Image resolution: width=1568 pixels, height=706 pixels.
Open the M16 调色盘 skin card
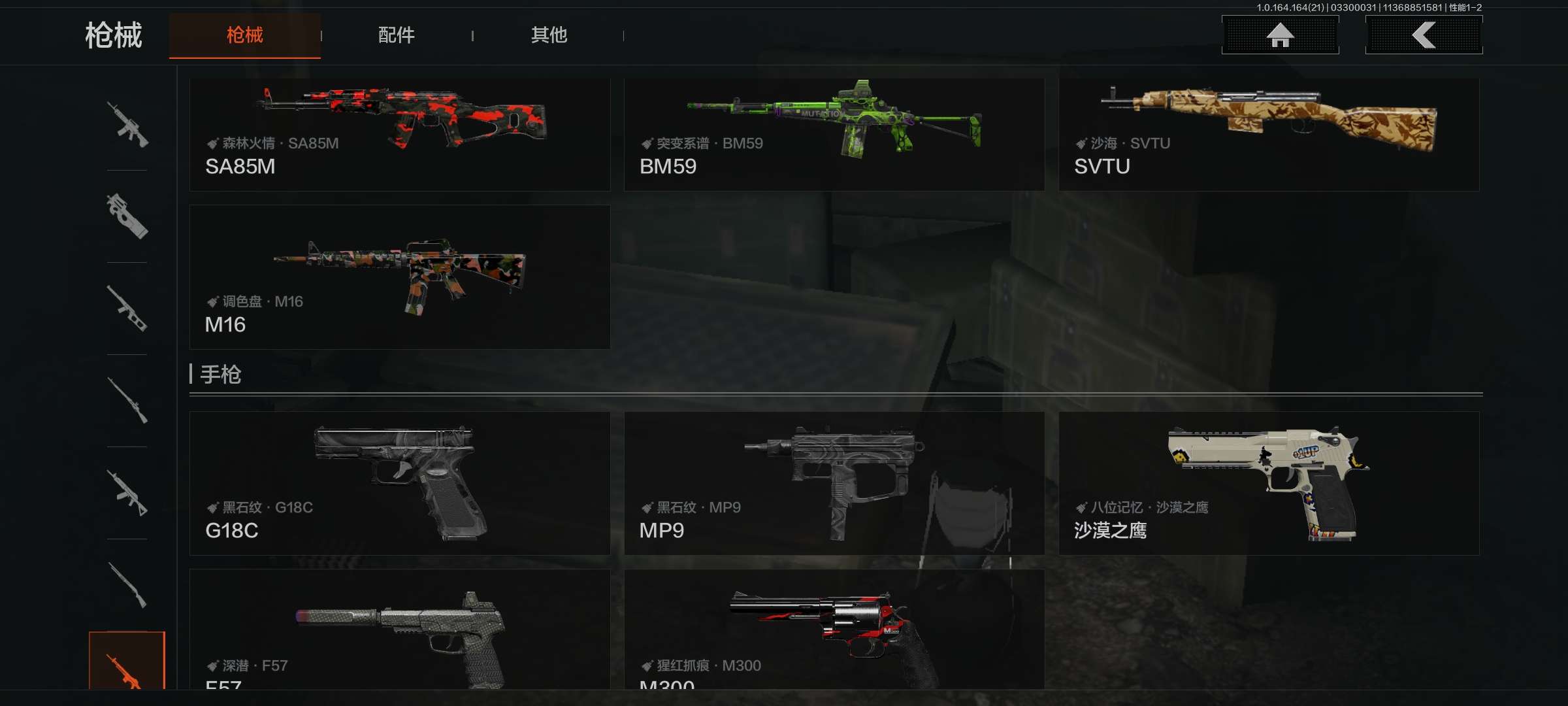tap(399, 277)
